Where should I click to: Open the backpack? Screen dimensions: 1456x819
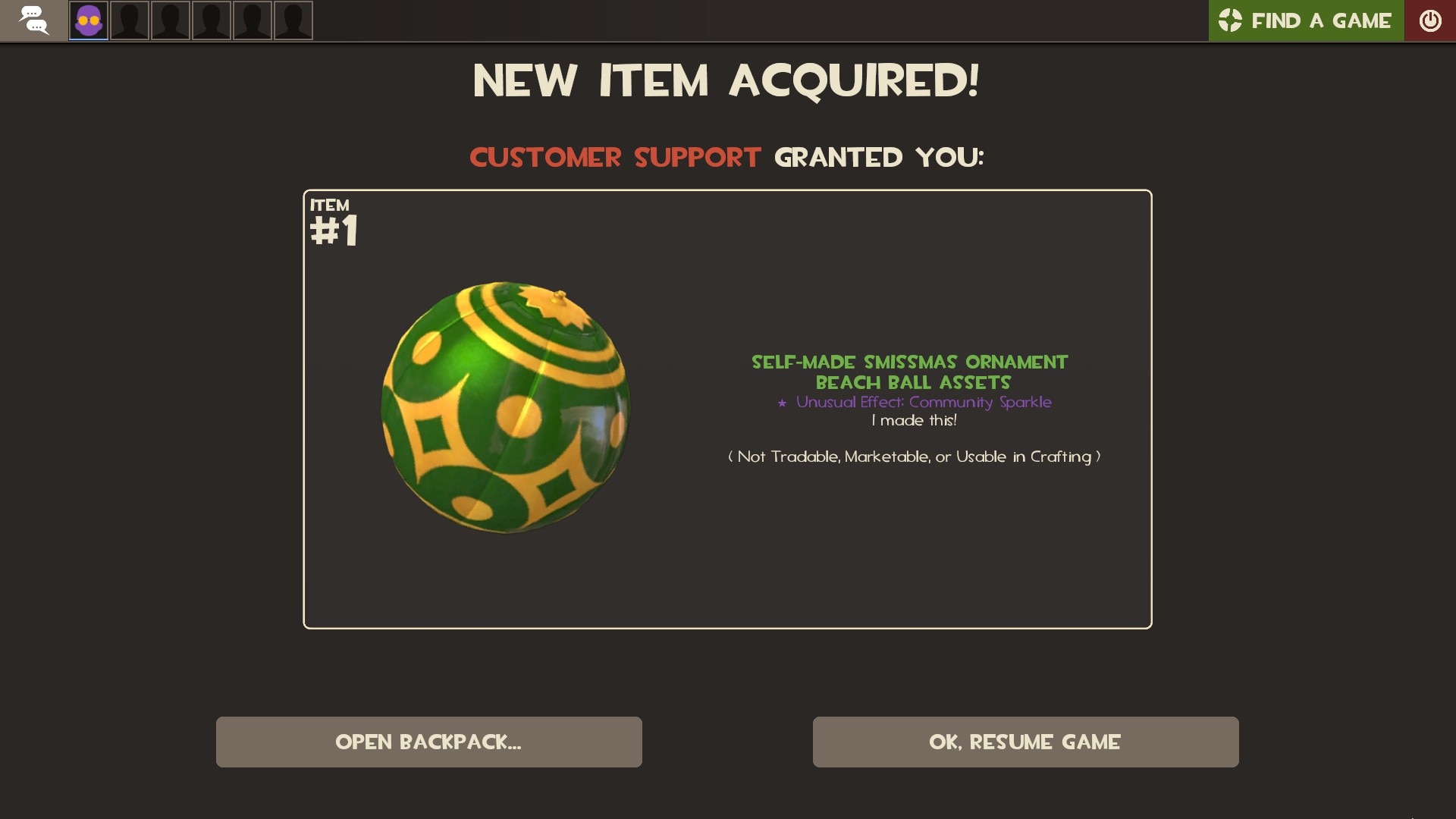pyautogui.click(x=428, y=742)
